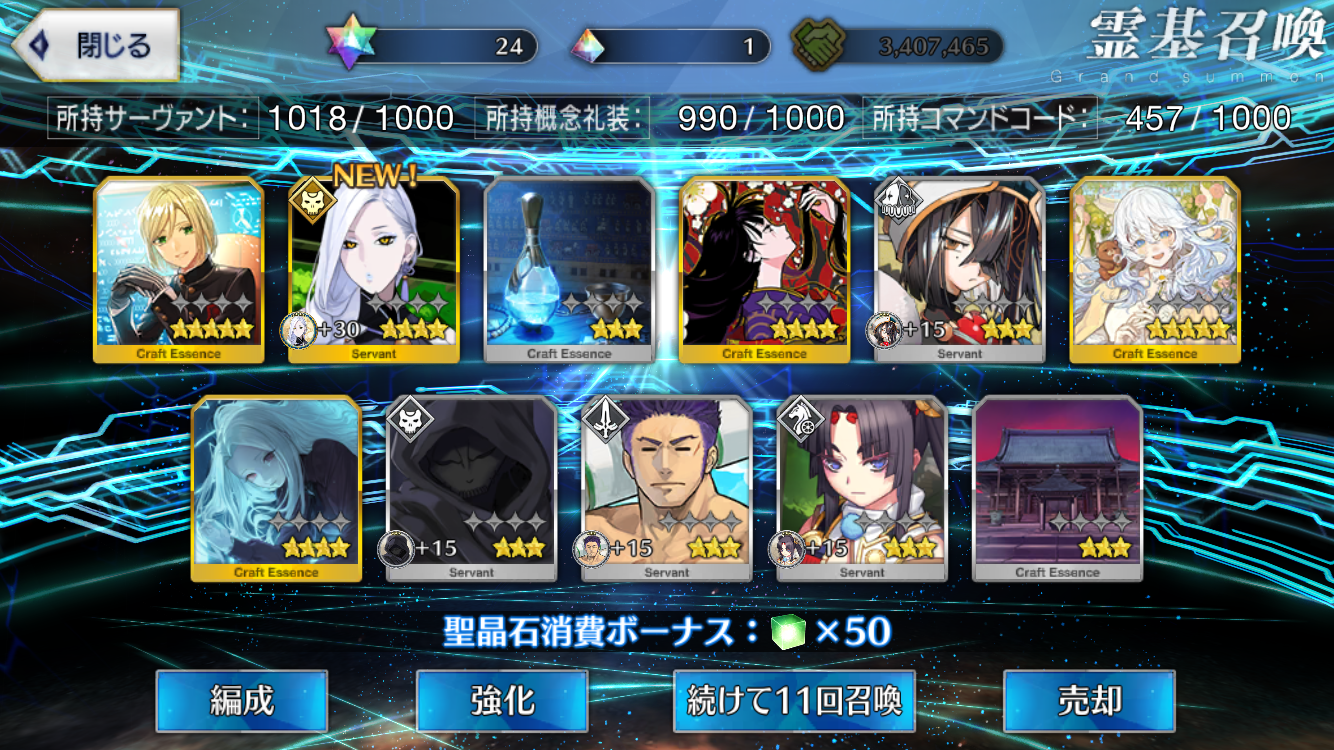Screen dimensions: 1334x750
Task: Select the black-haired Servant with hat
Action: pyautogui.click(x=960, y=270)
